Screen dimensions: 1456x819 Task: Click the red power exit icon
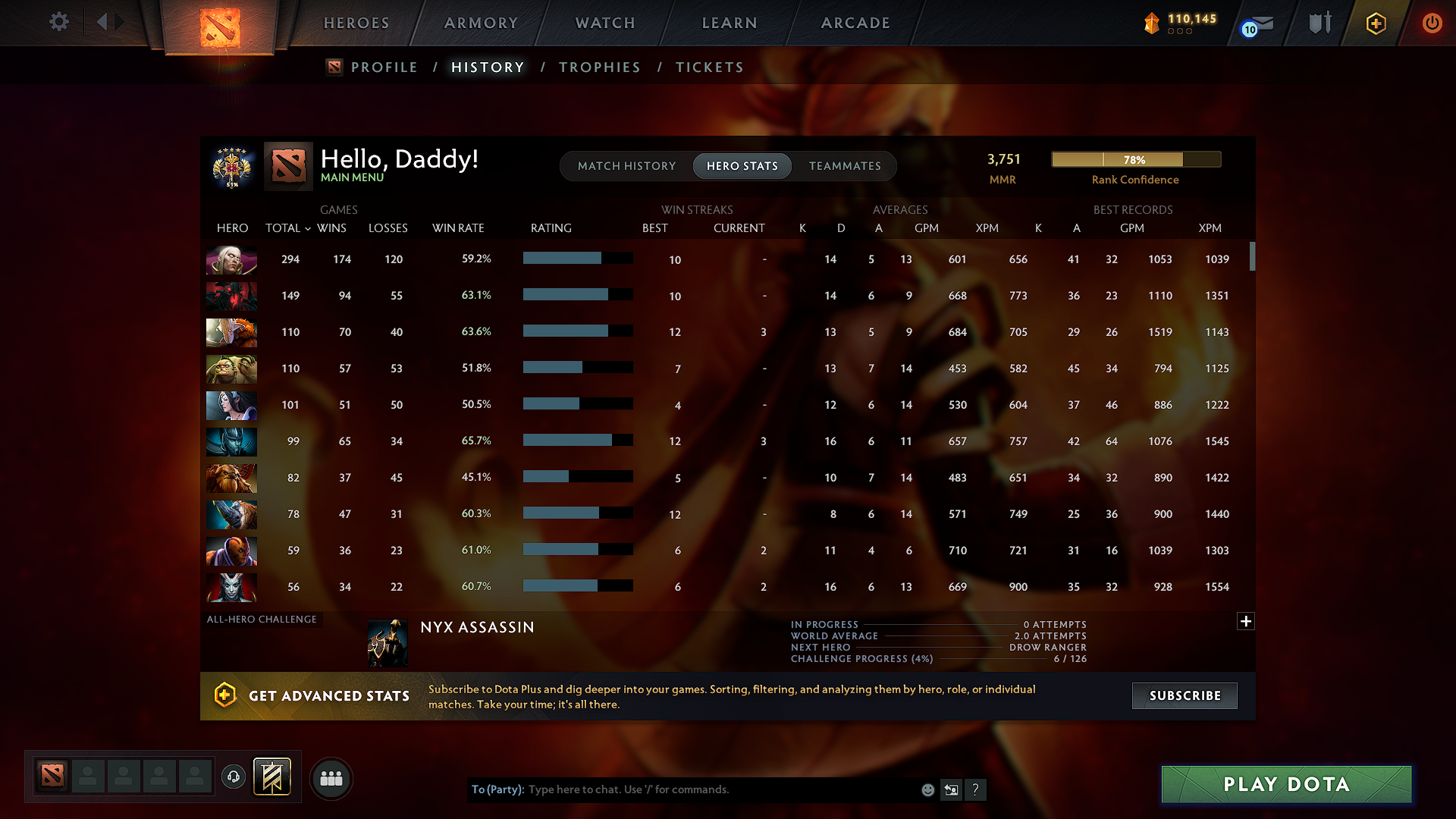1432,24
